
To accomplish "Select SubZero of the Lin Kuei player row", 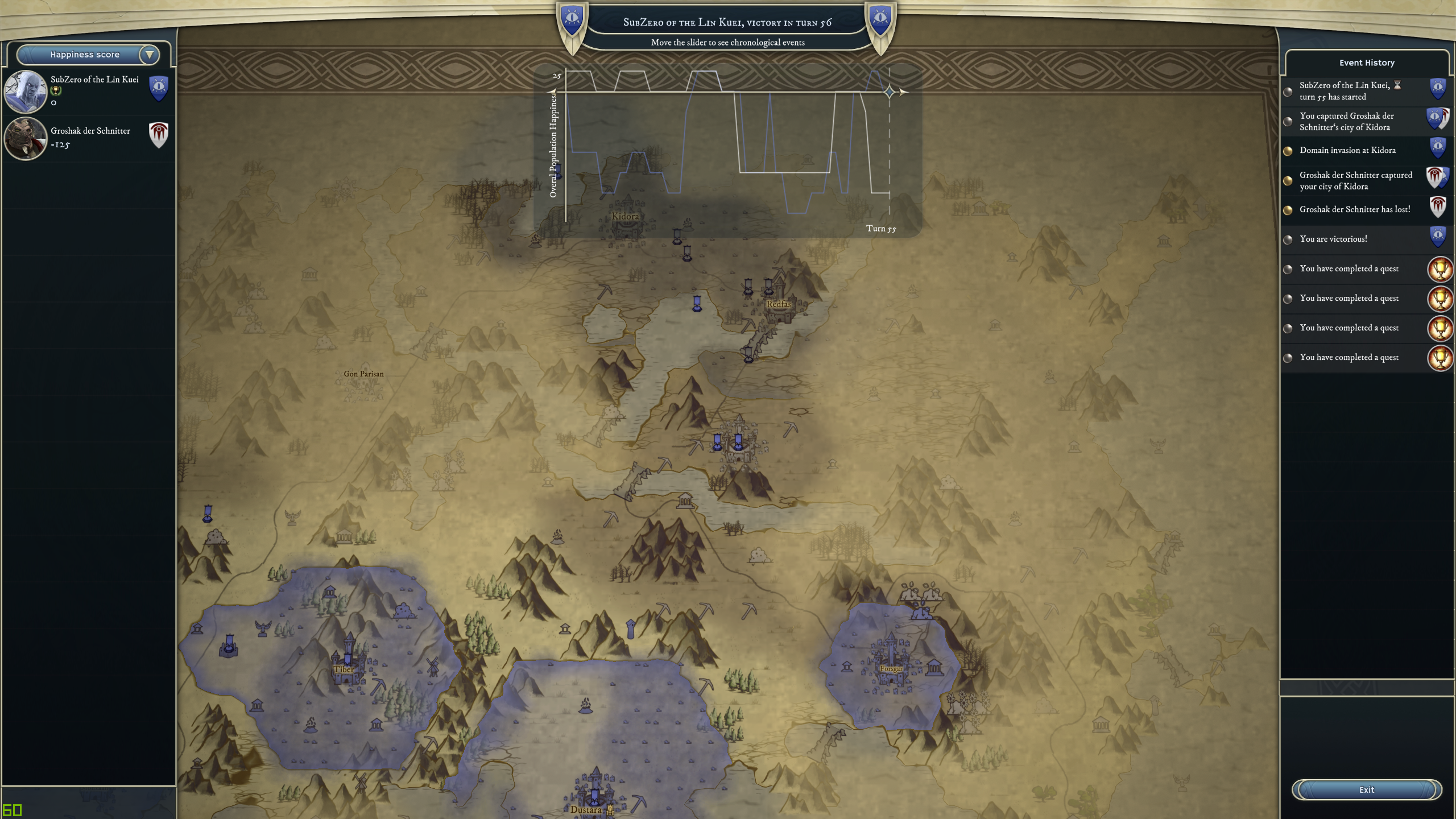I will tap(89, 91).
